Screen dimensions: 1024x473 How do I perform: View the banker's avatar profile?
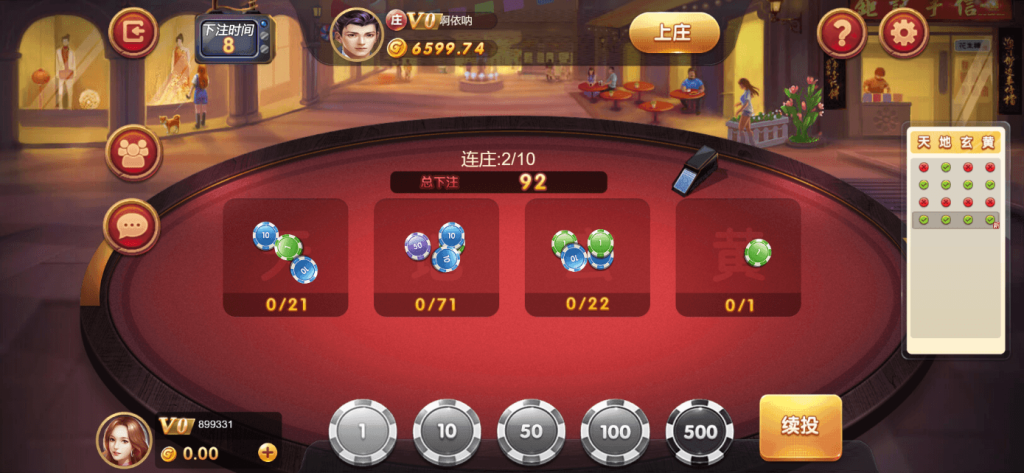357,35
